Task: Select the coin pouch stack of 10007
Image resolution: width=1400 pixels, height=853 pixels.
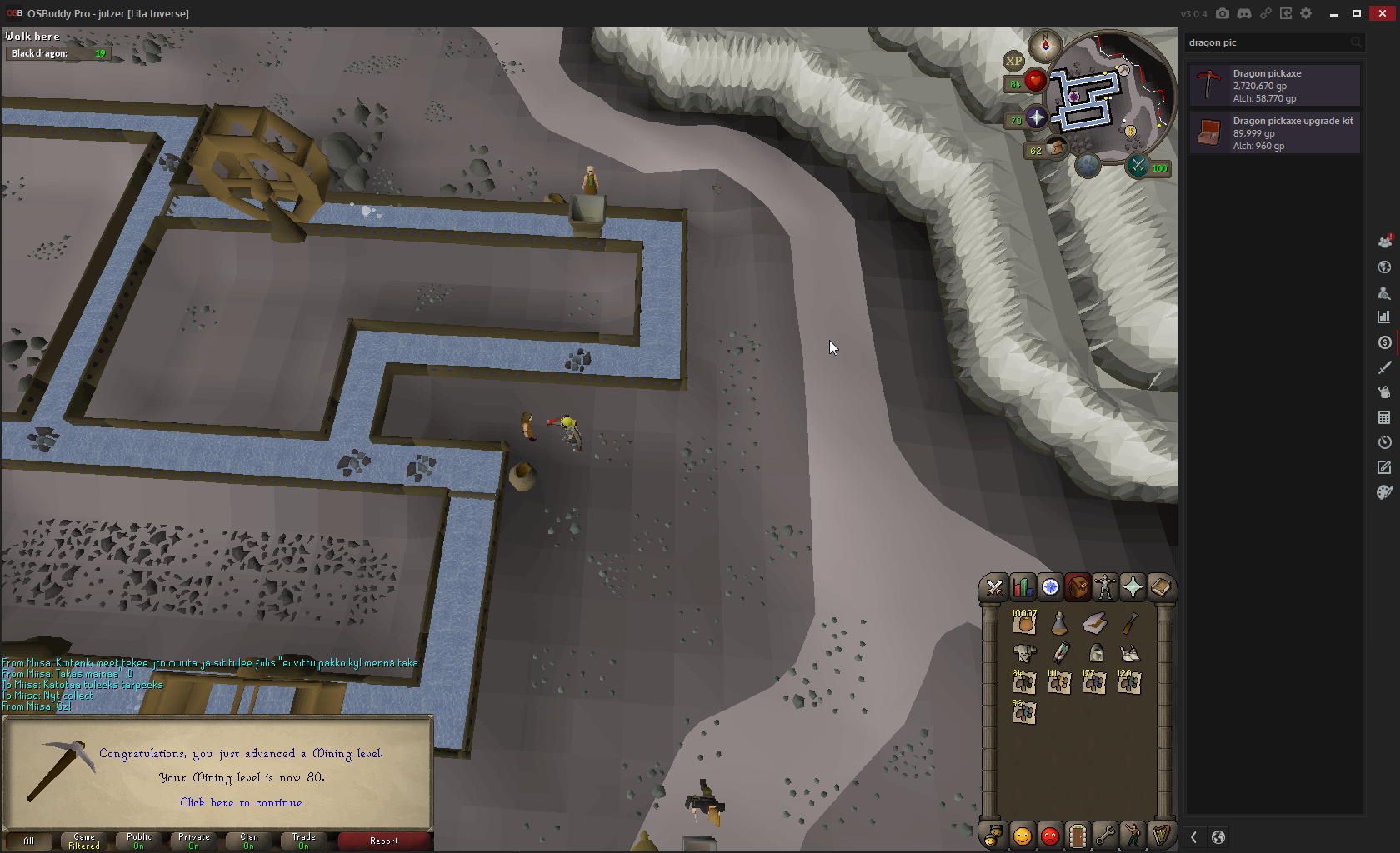Action: pos(1024,622)
